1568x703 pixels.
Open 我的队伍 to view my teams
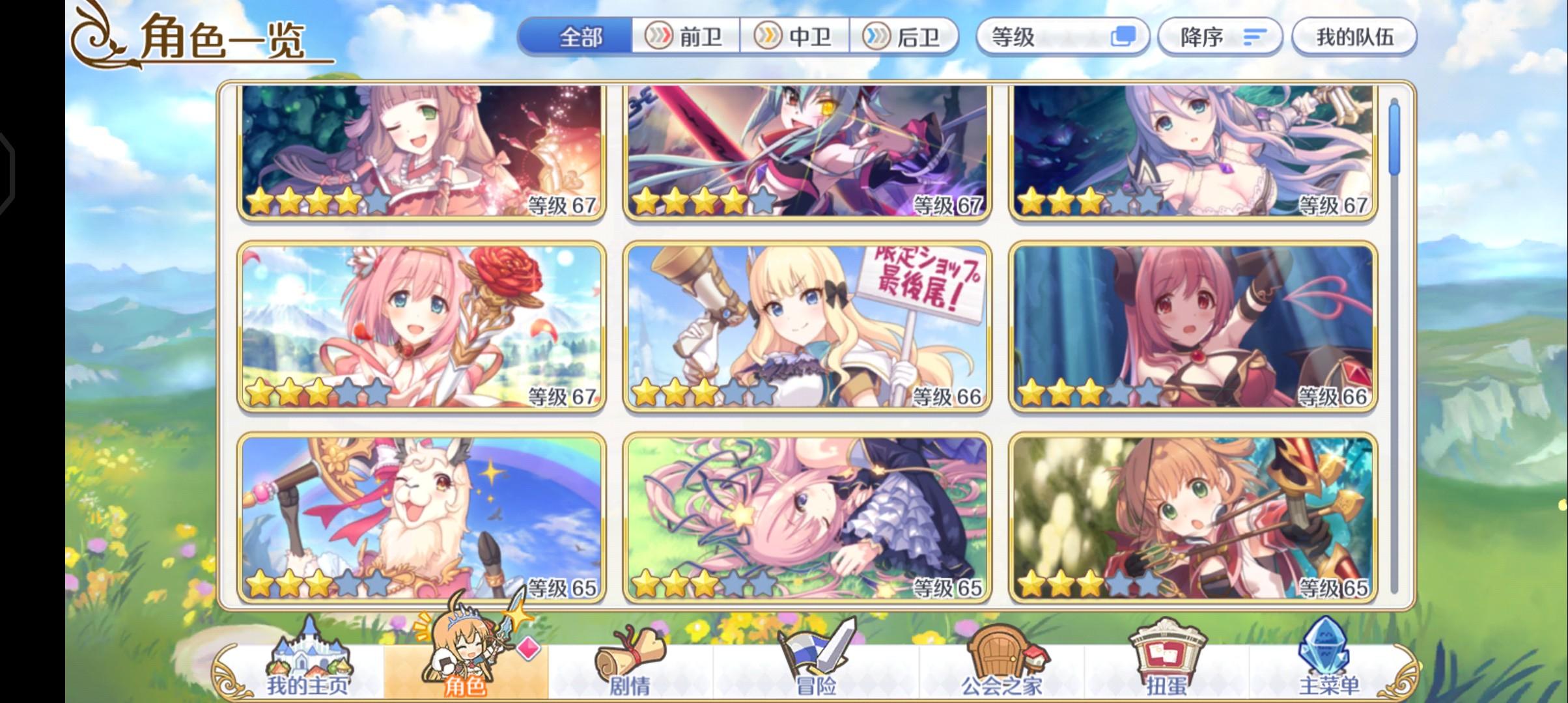(1354, 37)
